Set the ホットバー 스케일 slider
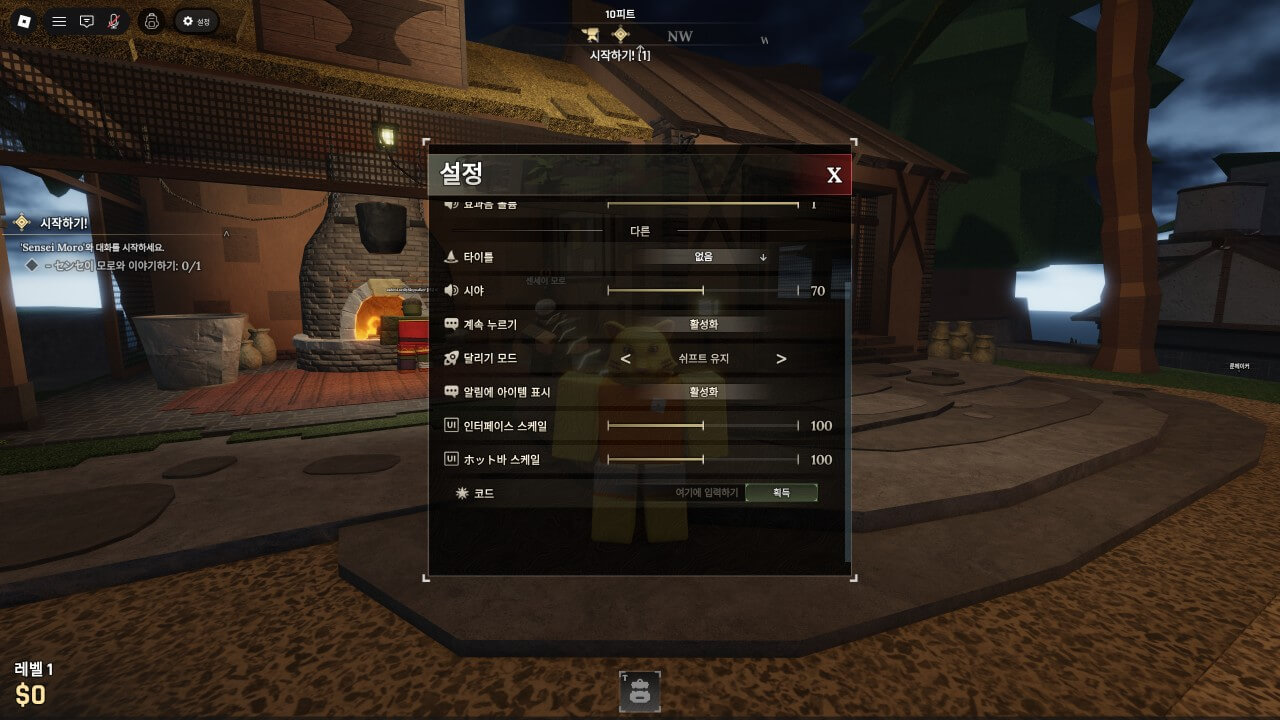1280x720 pixels. 703,460
